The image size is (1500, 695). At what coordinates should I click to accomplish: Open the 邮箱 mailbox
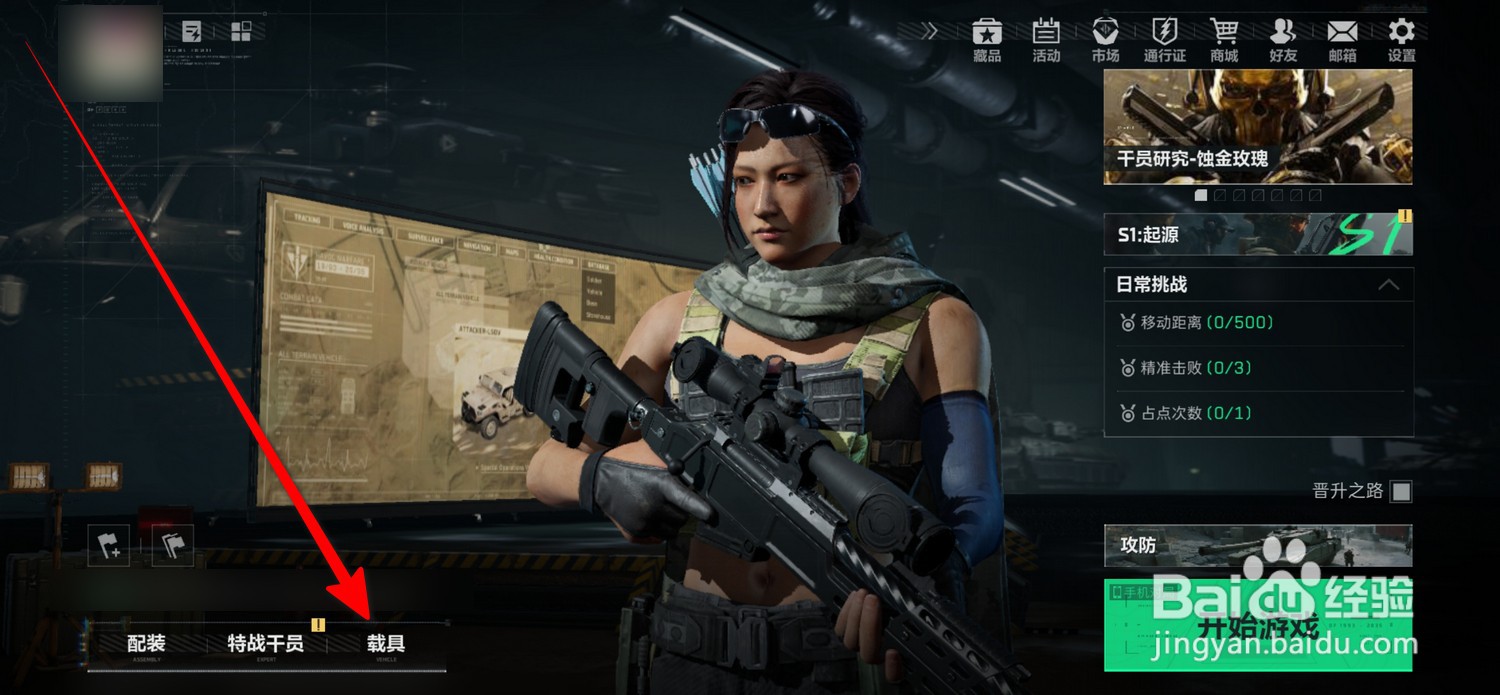click(1343, 40)
